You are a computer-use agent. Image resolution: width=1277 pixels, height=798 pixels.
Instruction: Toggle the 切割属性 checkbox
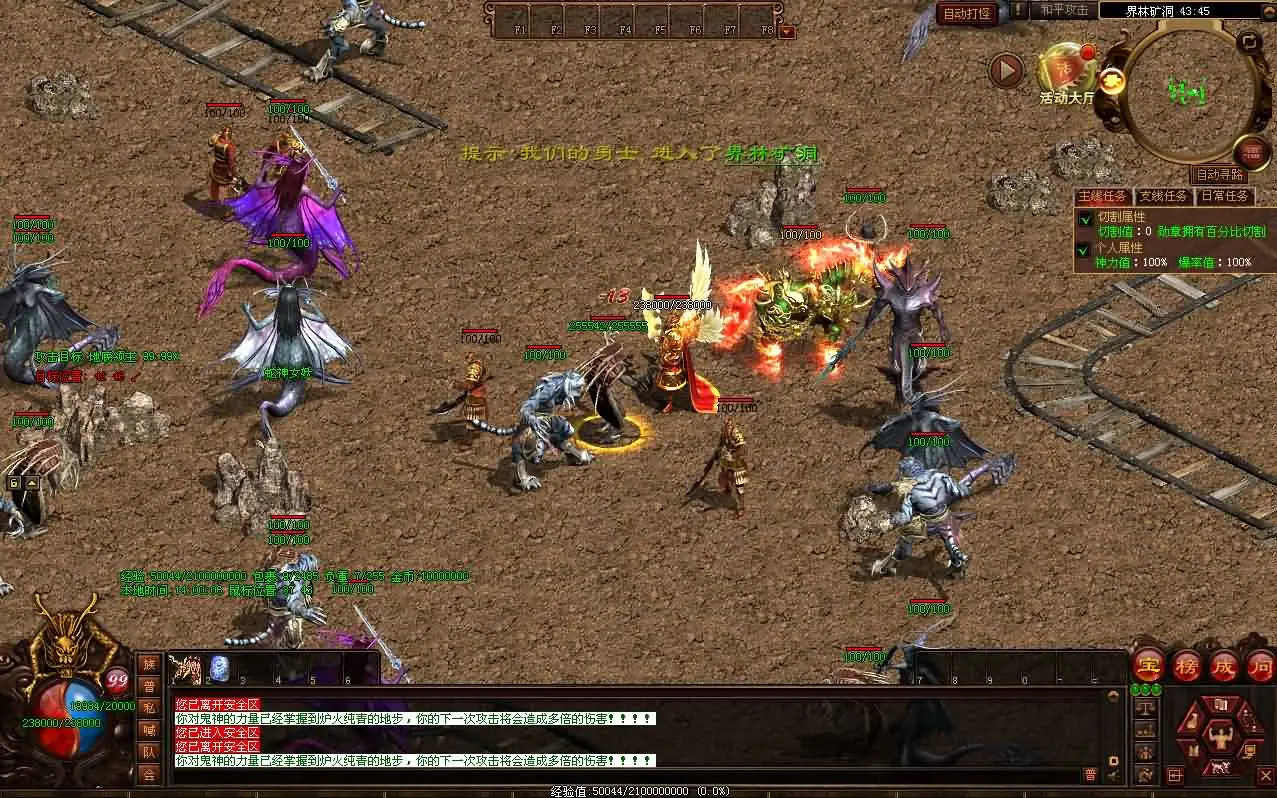tap(1085, 219)
